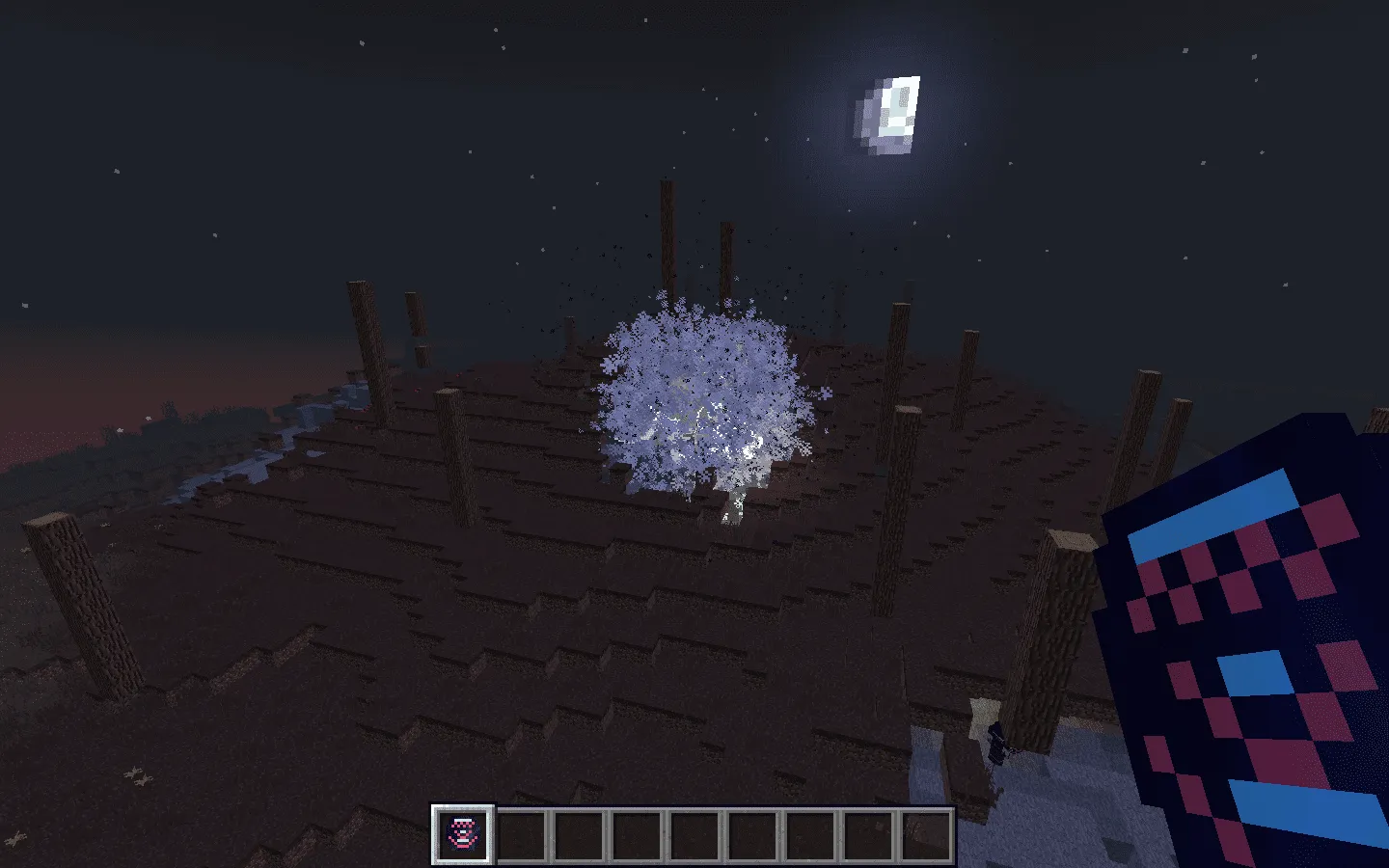Click the small dark entity near the ice
The image size is (1389, 868).
pyautogui.click(x=995, y=741)
